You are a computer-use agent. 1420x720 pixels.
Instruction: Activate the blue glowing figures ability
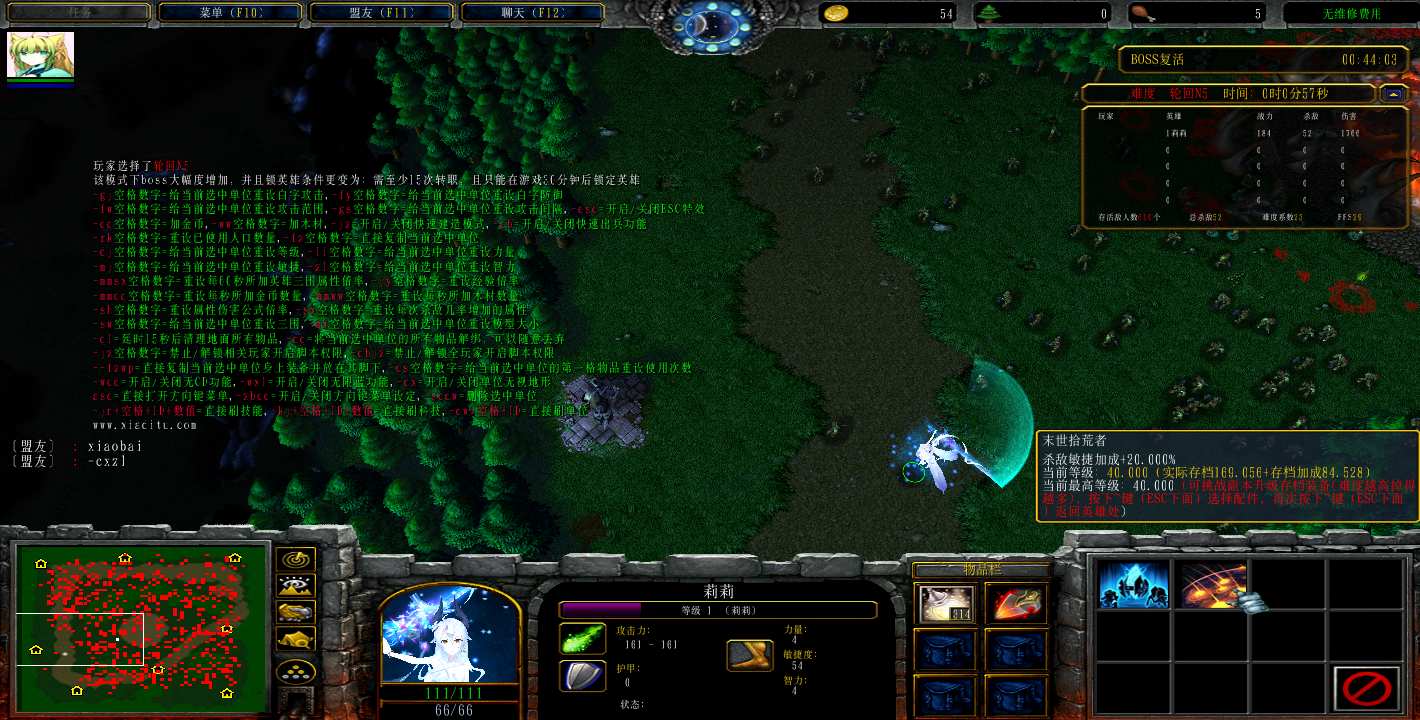tap(1134, 585)
